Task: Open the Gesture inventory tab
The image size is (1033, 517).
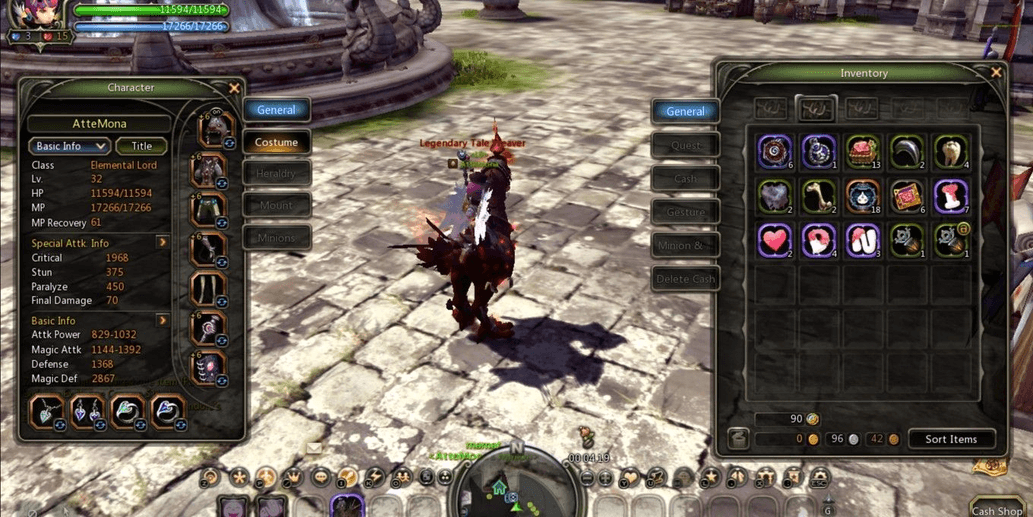Action: pos(685,212)
